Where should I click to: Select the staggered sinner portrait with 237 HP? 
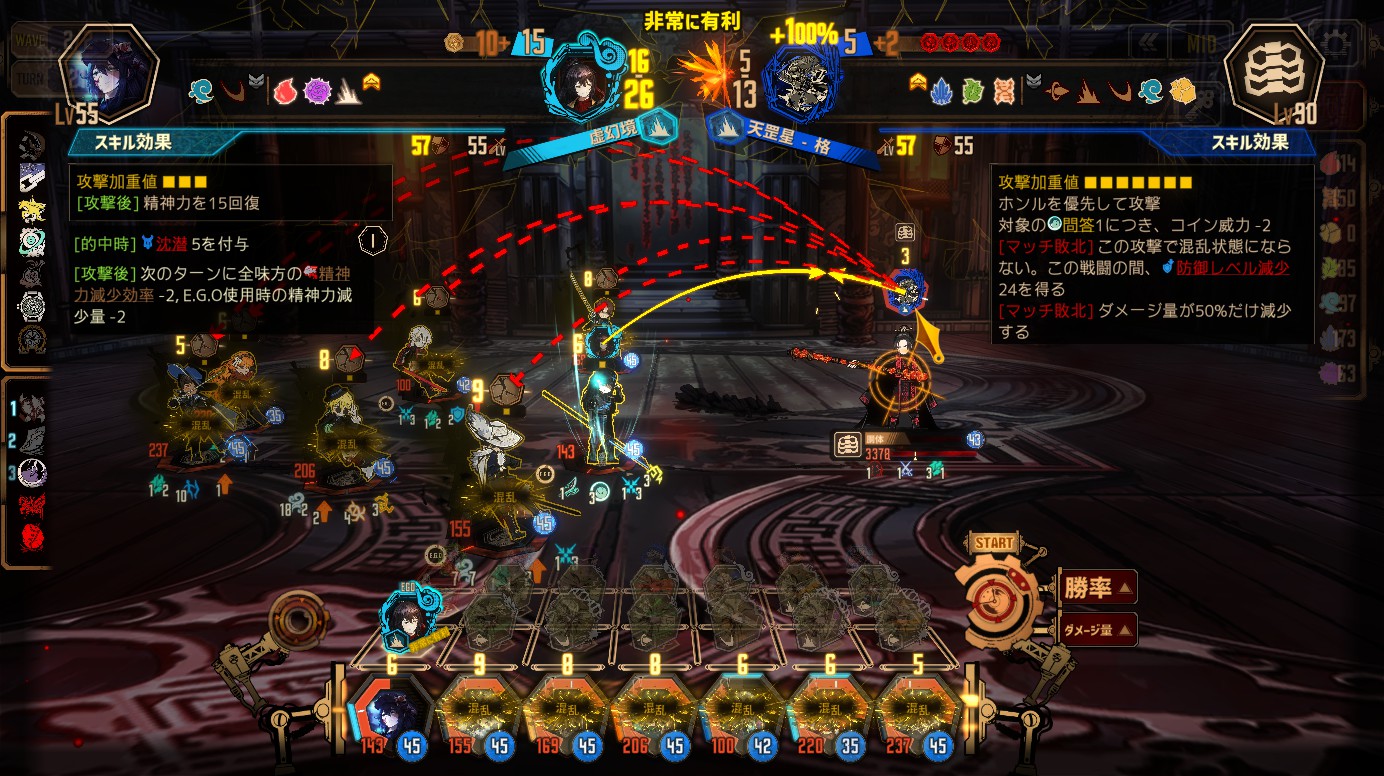[916, 710]
